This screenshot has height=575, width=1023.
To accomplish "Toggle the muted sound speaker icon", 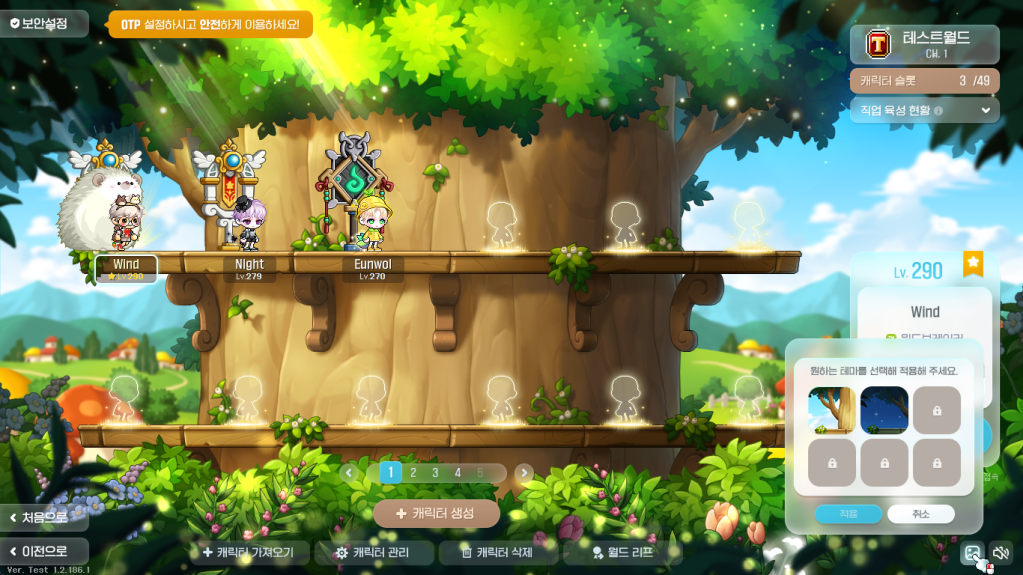I will (x=1000, y=552).
